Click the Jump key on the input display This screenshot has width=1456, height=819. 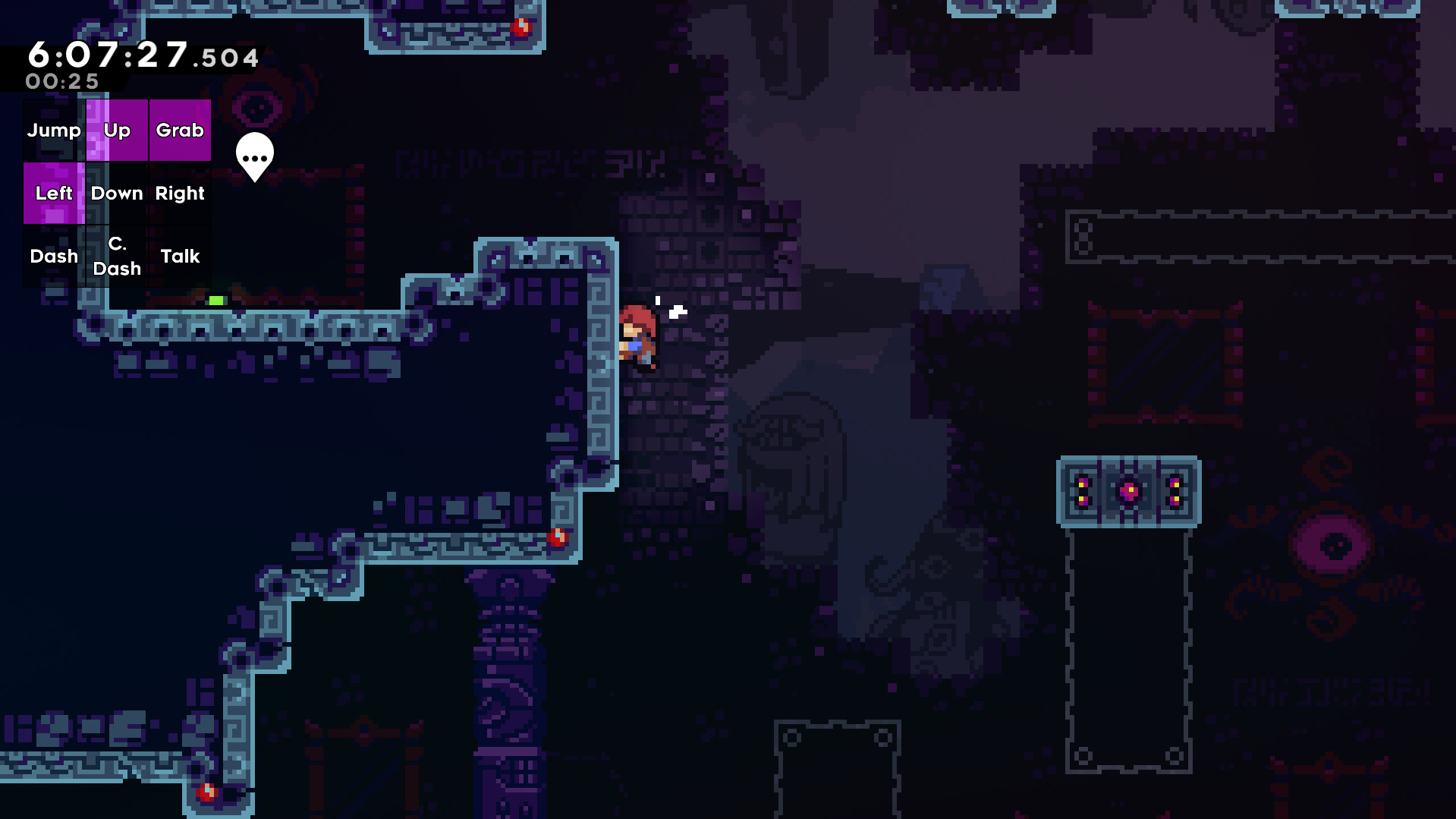pyautogui.click(x=54, y=130)
